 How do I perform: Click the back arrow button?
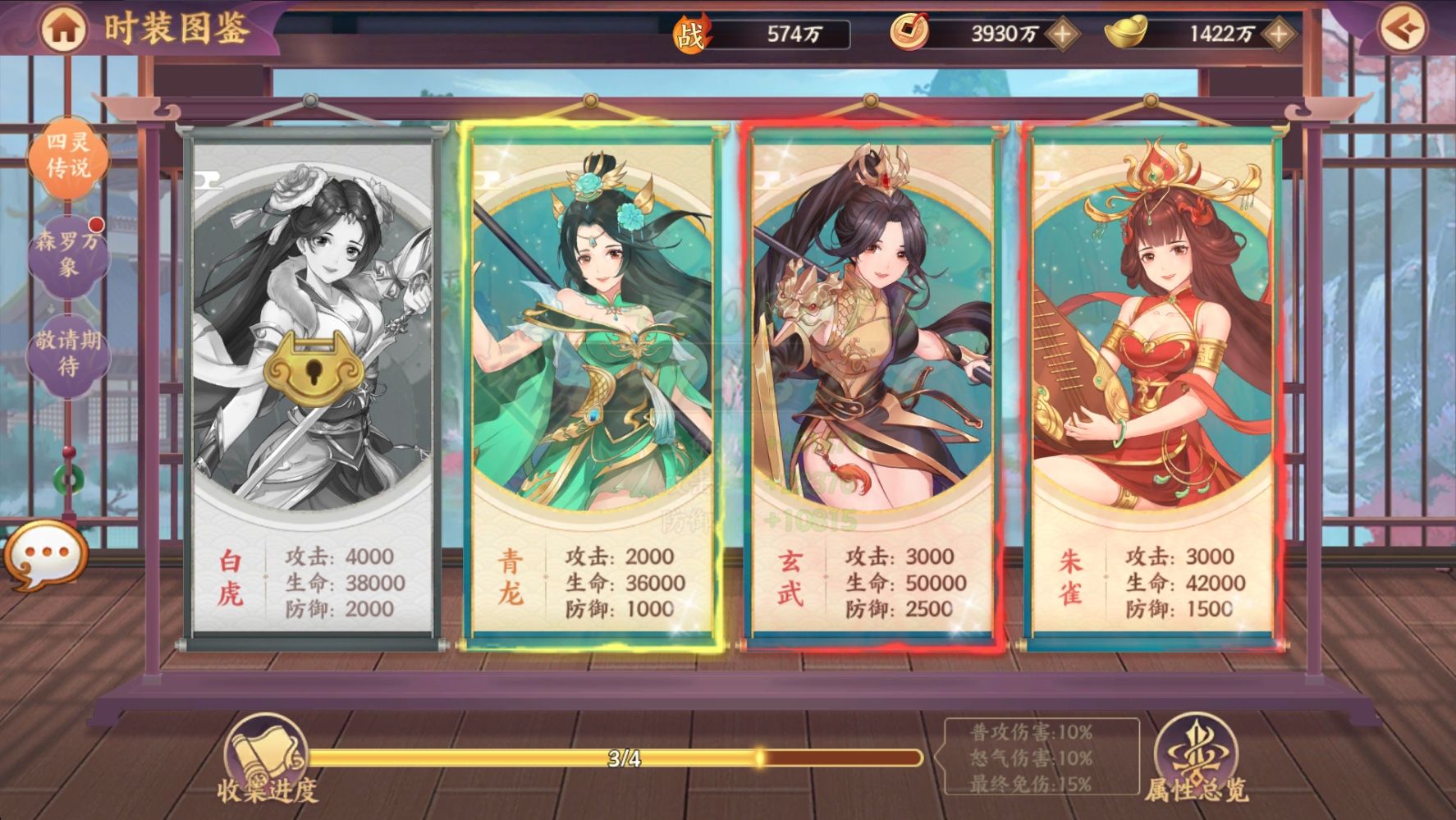point(1402,30)
